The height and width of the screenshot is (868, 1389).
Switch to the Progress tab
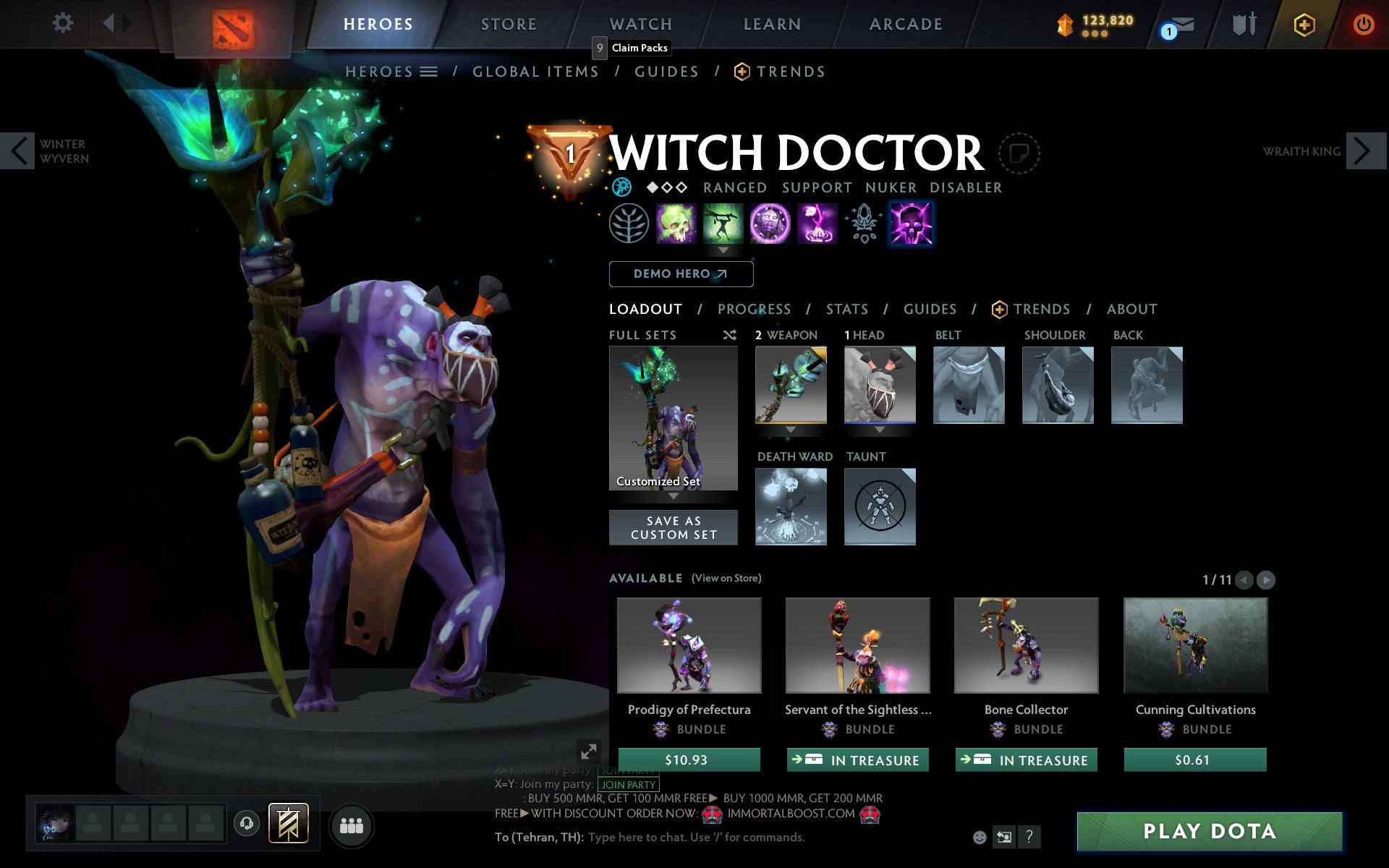pyautogui.click(x=754, y=309)
